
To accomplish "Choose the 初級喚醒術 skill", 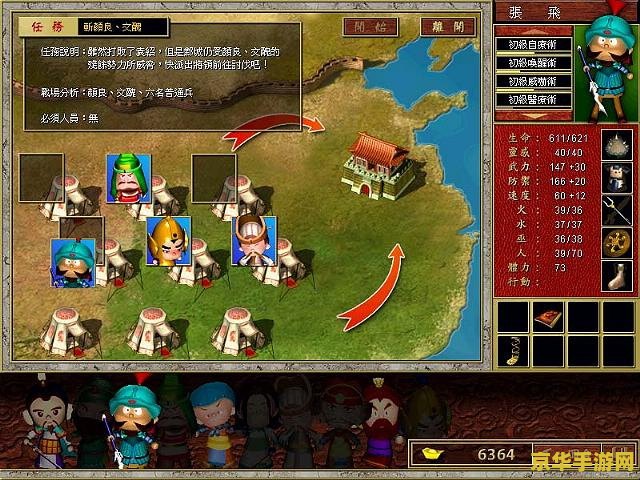I will pyautogui.click(x=532, y=63).
